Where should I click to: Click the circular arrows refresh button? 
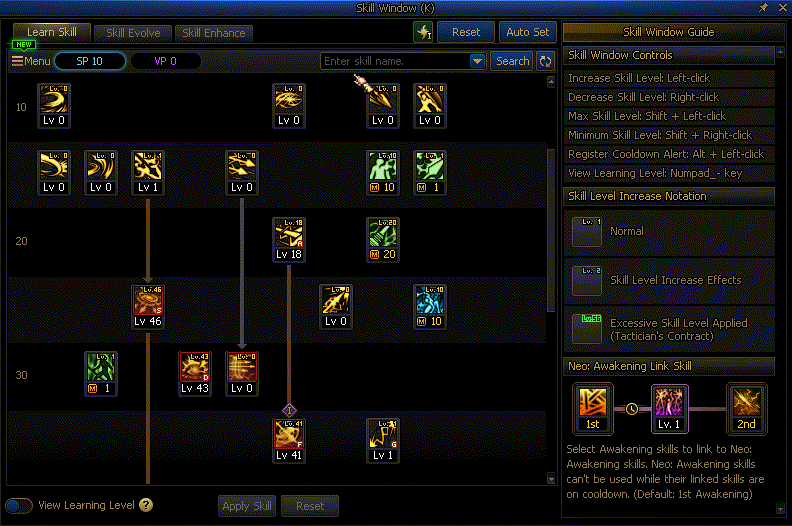pos(545,61)
